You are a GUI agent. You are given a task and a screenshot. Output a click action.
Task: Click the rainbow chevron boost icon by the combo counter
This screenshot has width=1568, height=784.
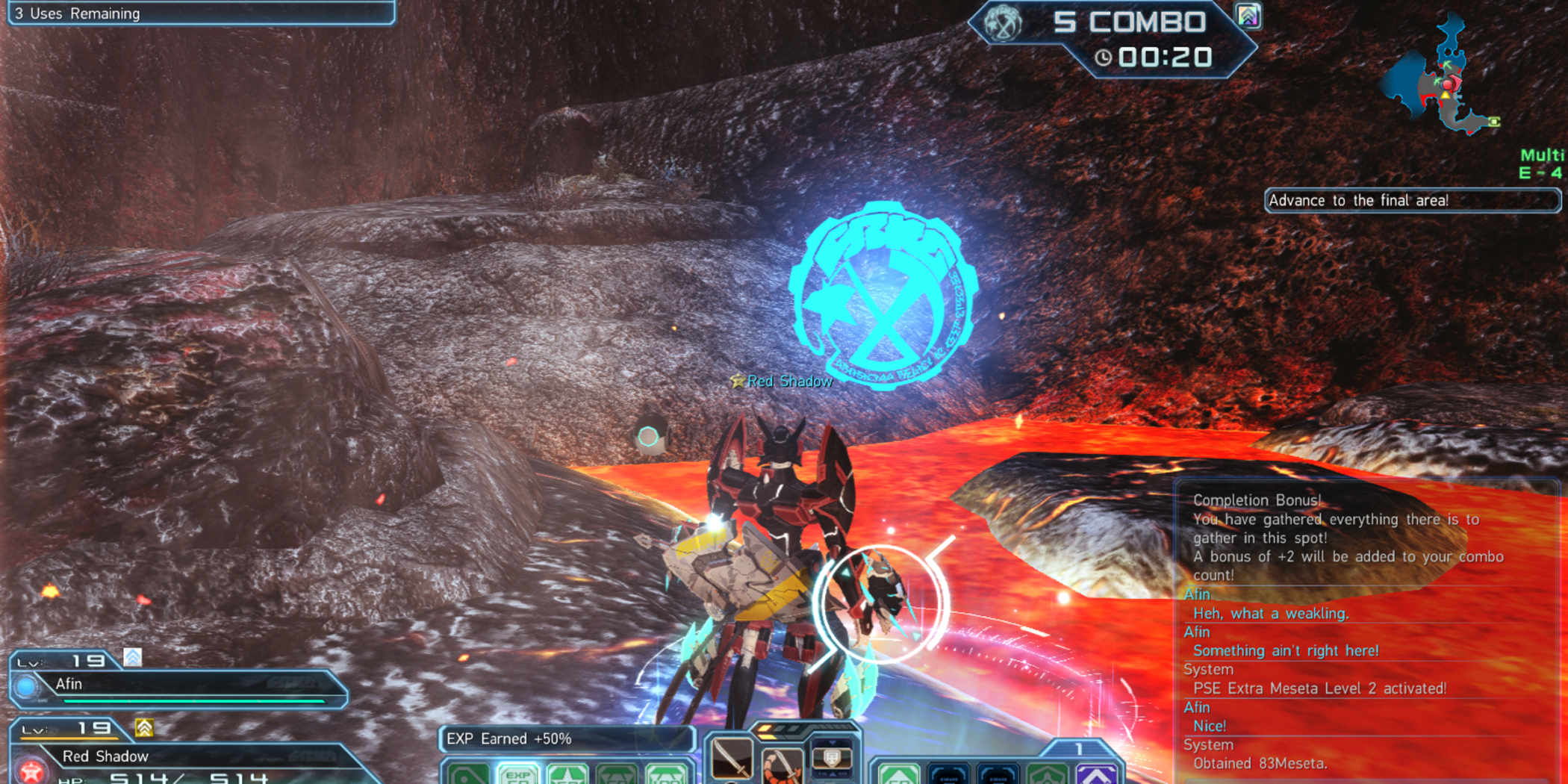point(1248,16)
